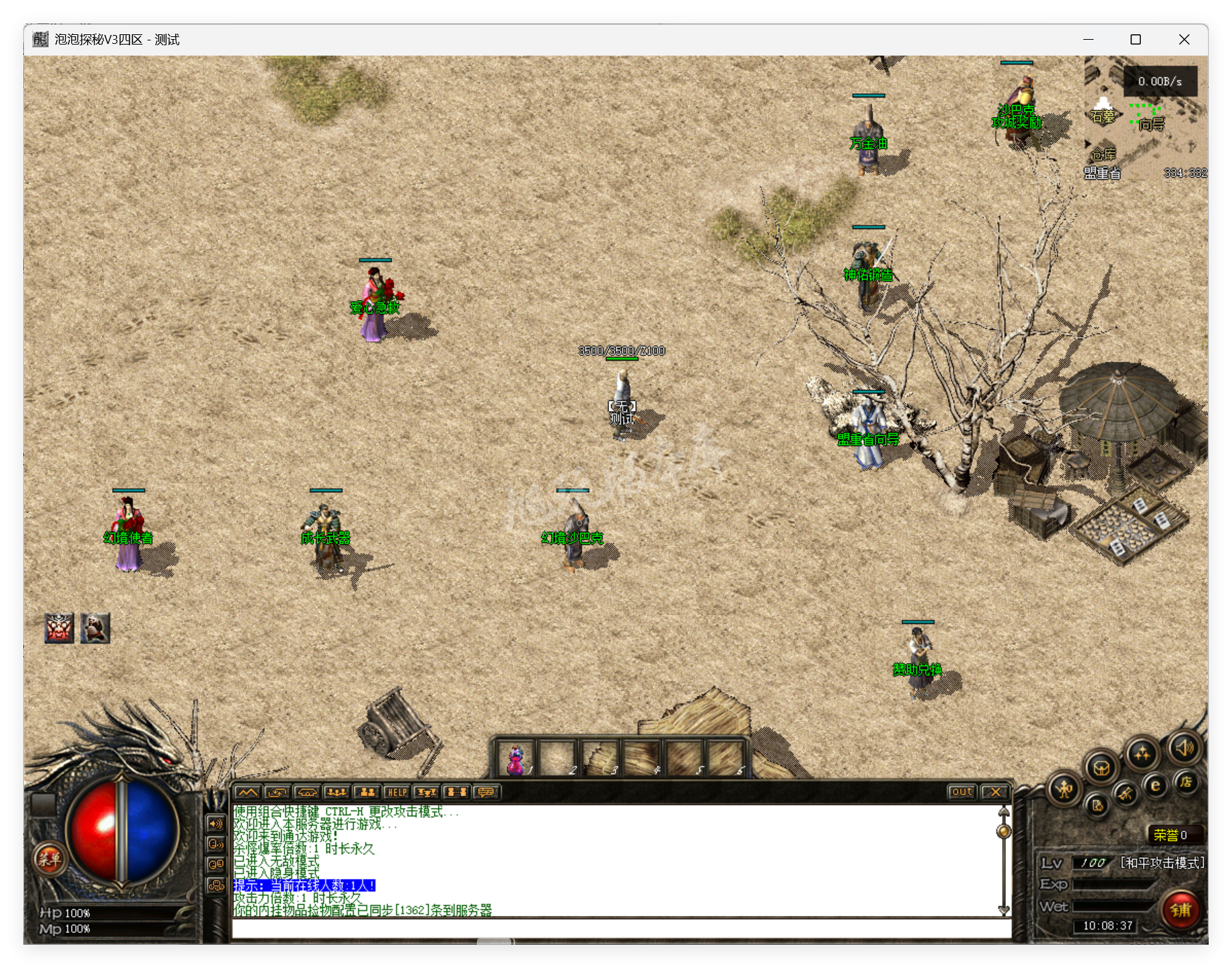Select the panda icon
The height and width of the screenshot is (968, 1232).
95,628
